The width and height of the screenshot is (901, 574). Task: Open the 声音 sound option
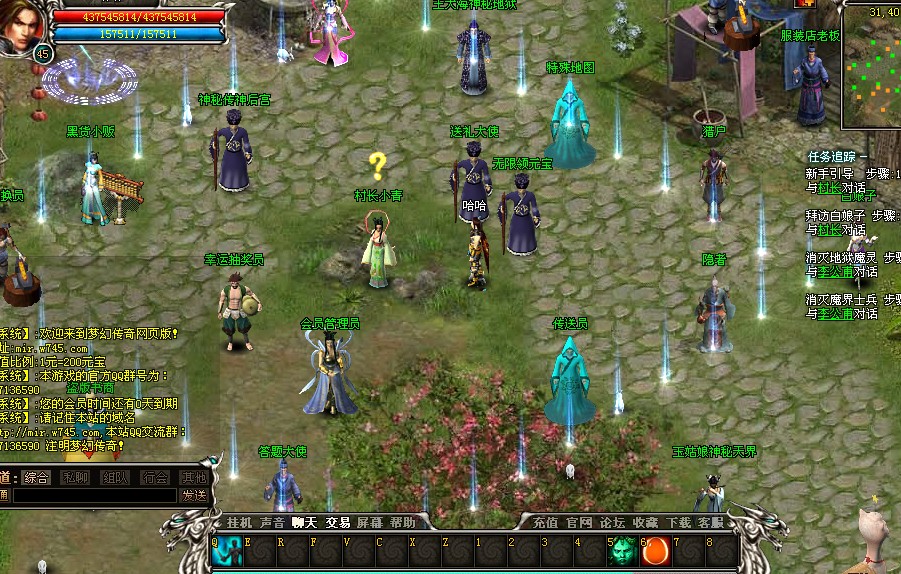tap(272, 523)
